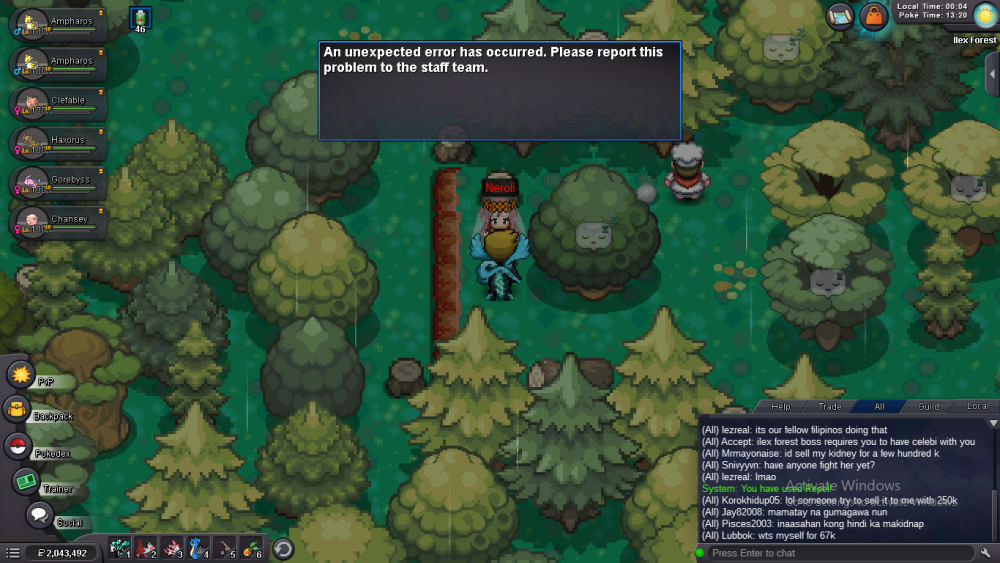Open the world map scroll icon

pos(840,16)
